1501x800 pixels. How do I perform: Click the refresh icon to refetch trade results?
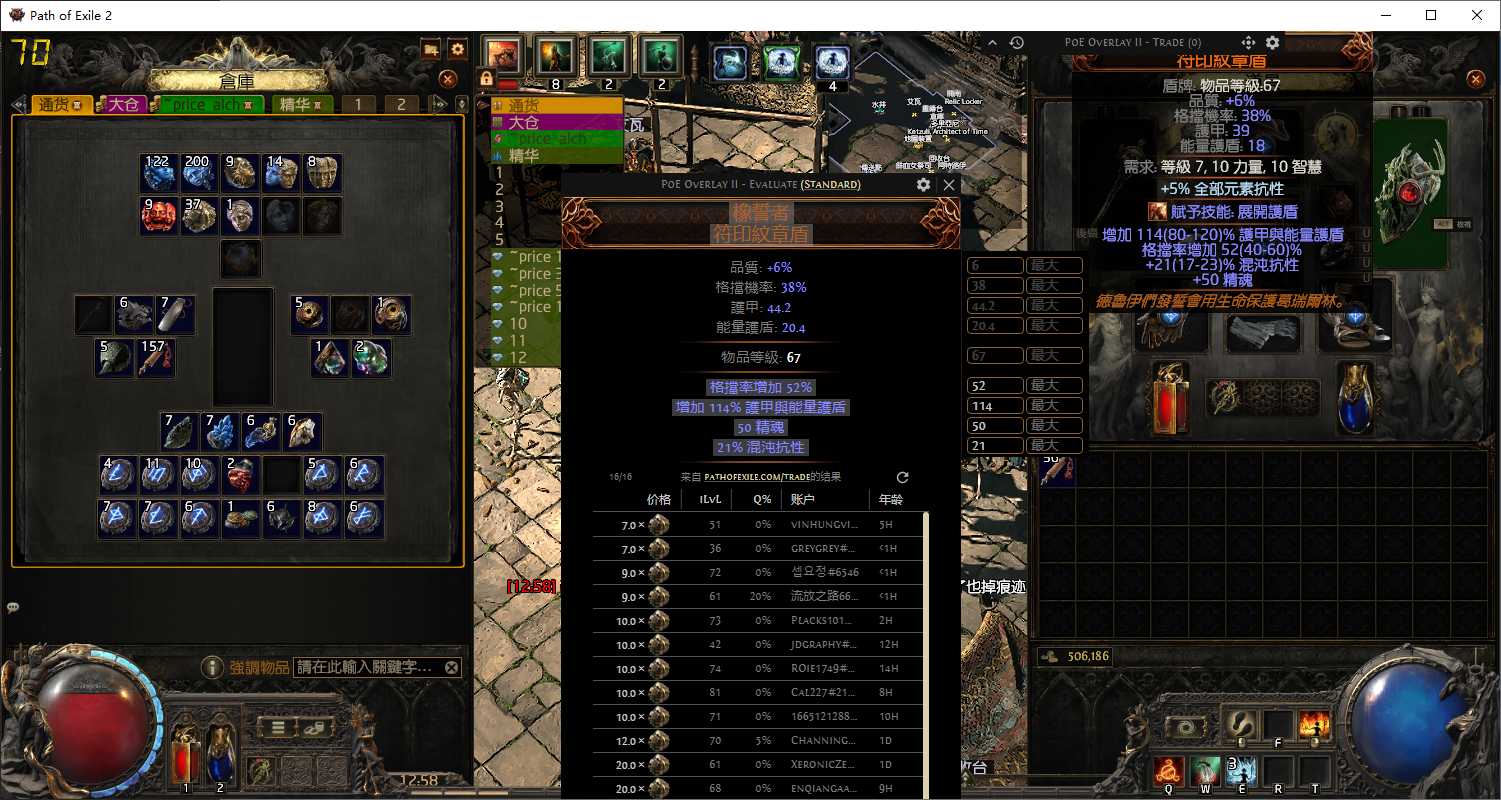click(x=903, y=477)
